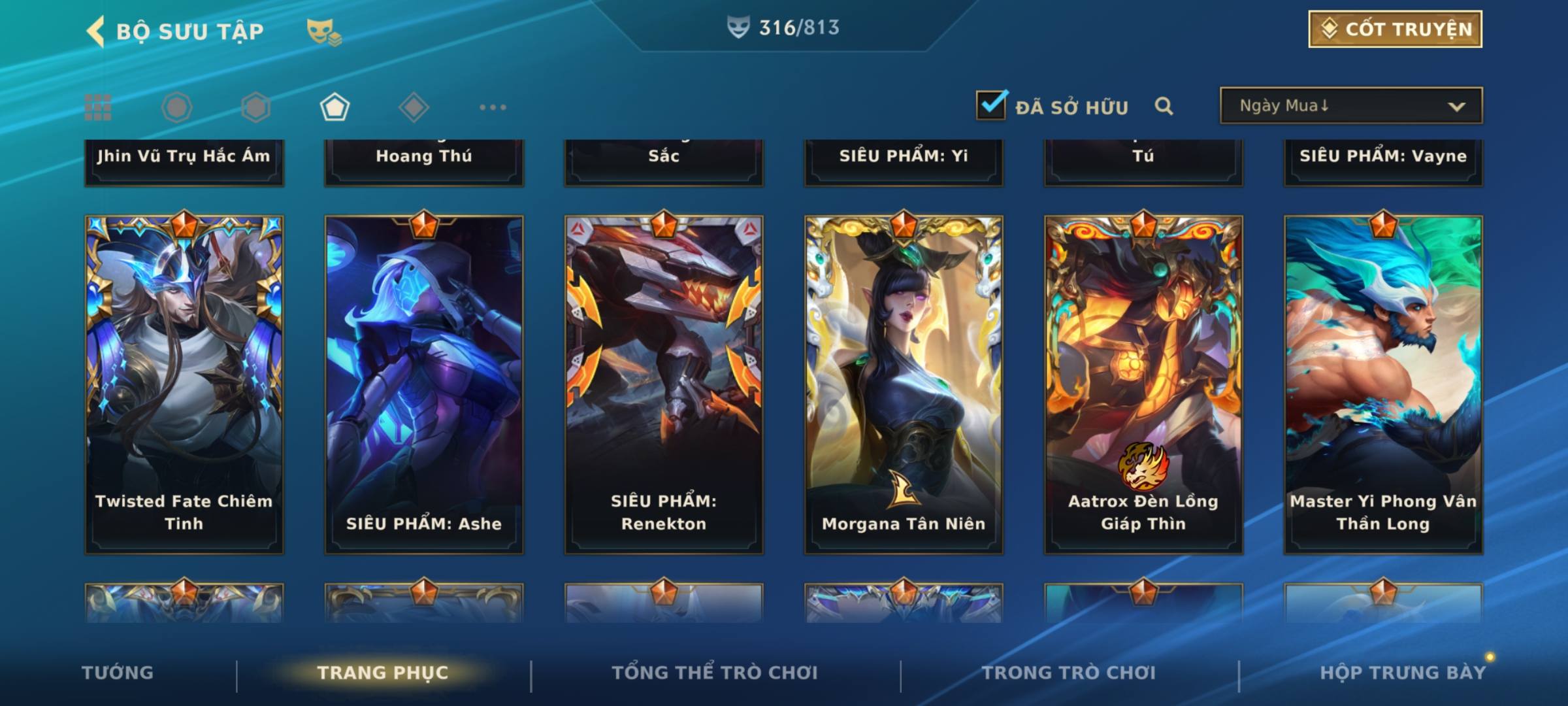Open SIÊU PHẨM: Renekton skin card
Screen dimensions: 1568x706
[664, 384]
